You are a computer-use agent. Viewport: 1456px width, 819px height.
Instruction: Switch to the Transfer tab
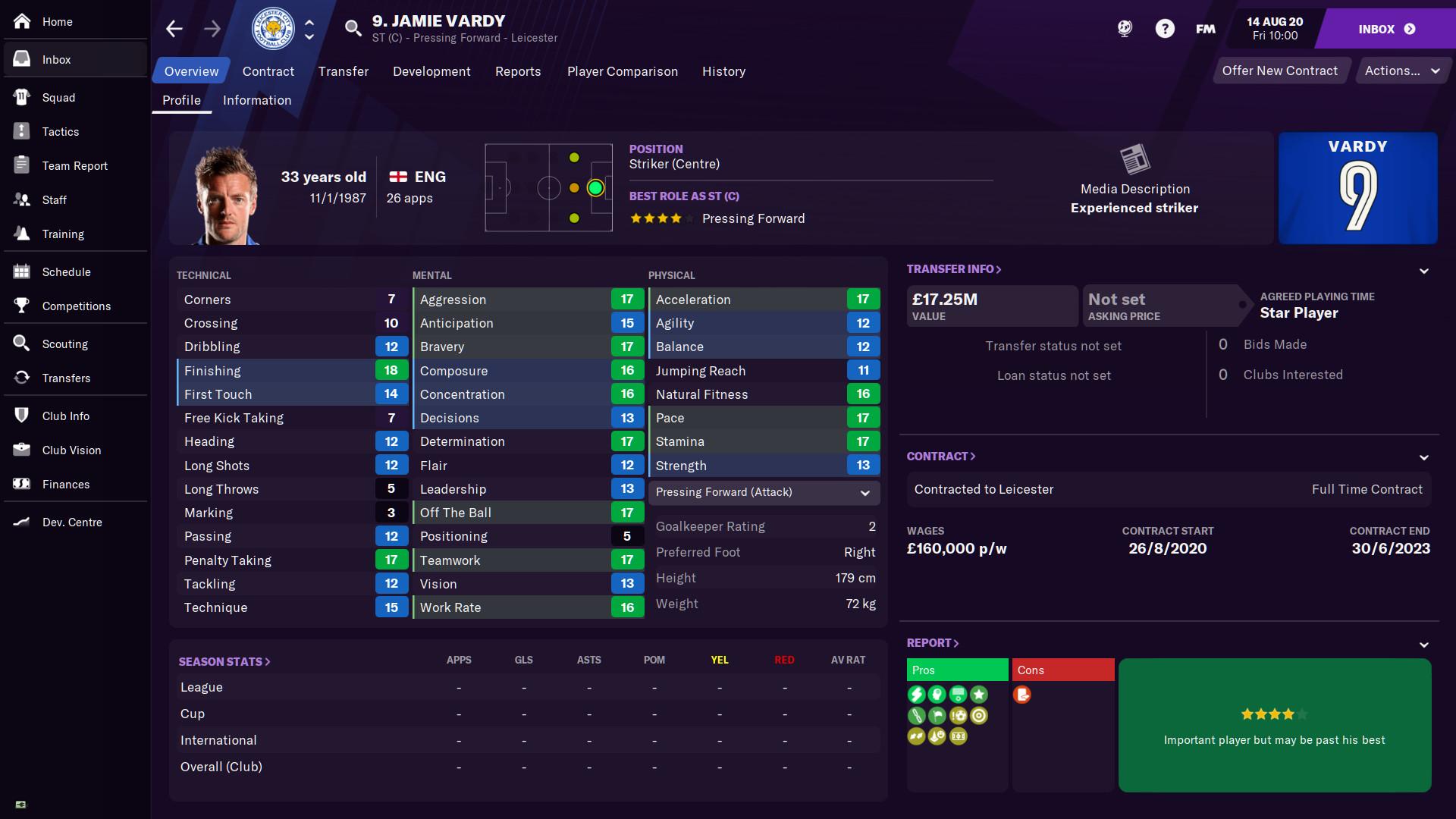point(343,71)
